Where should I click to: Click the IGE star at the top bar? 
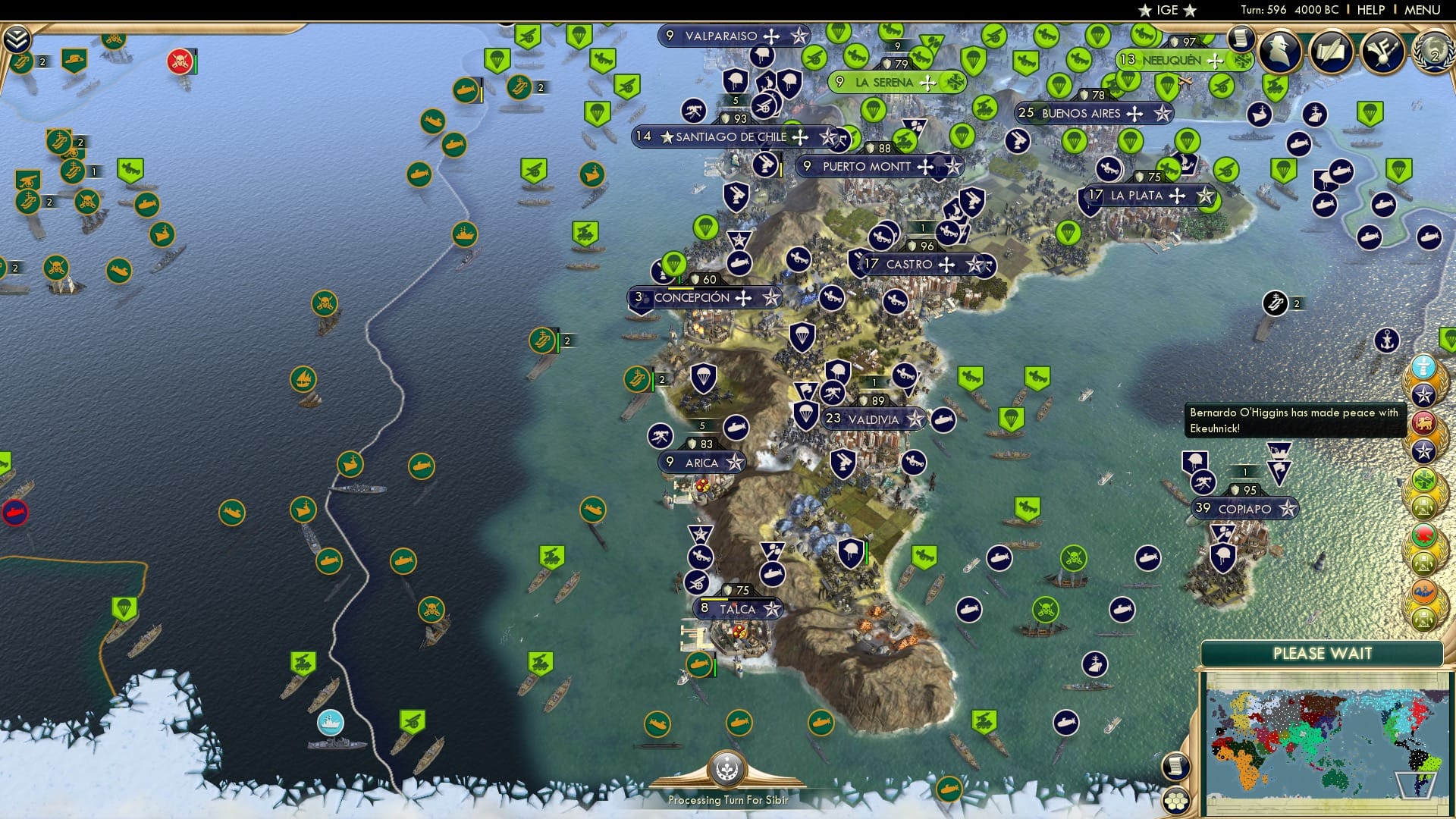[1145, 11]
